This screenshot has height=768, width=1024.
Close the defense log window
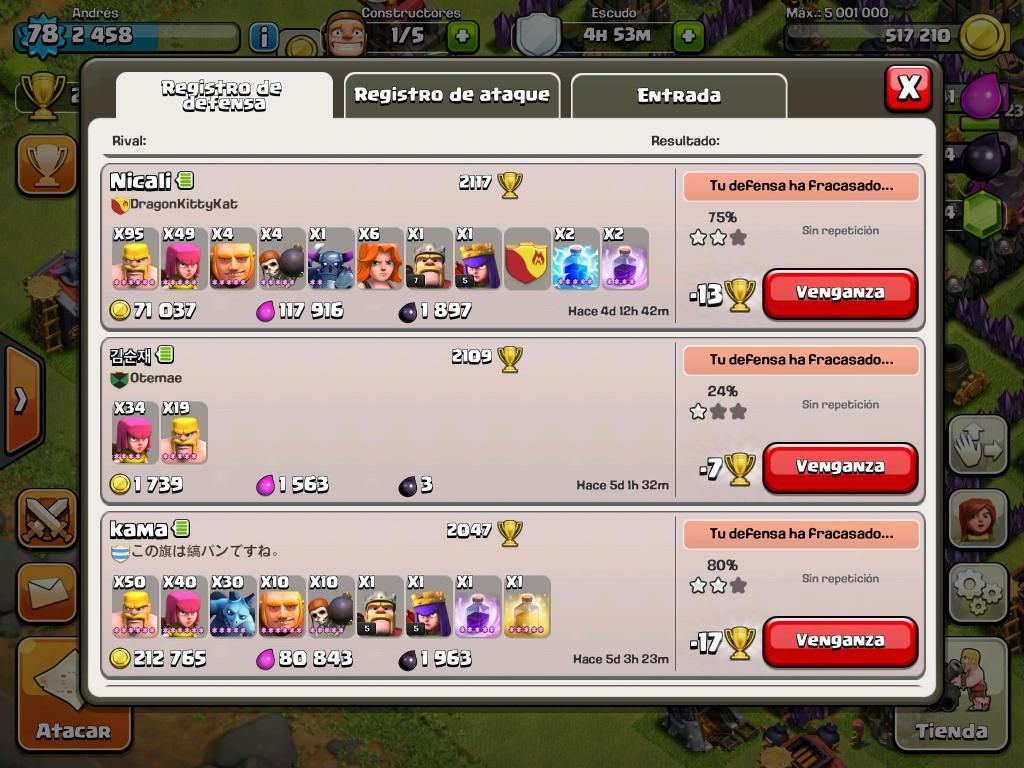pyautogui.click(x=908, y=88)
